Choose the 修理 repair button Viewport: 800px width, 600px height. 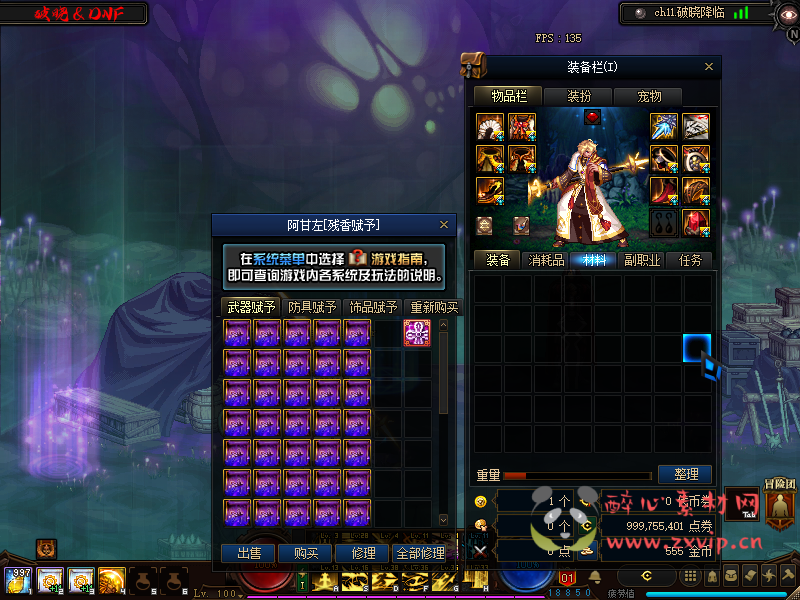point(363,553)
